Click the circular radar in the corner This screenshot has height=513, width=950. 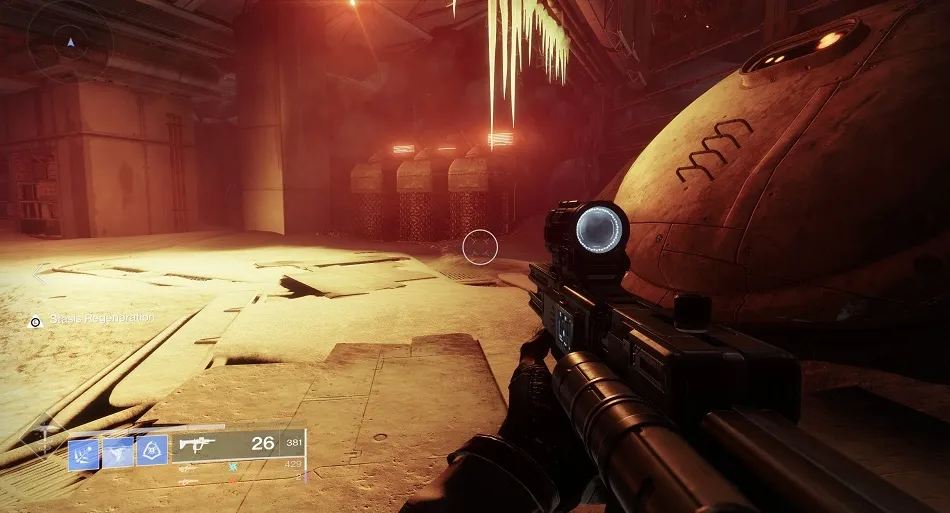[69, 42]
